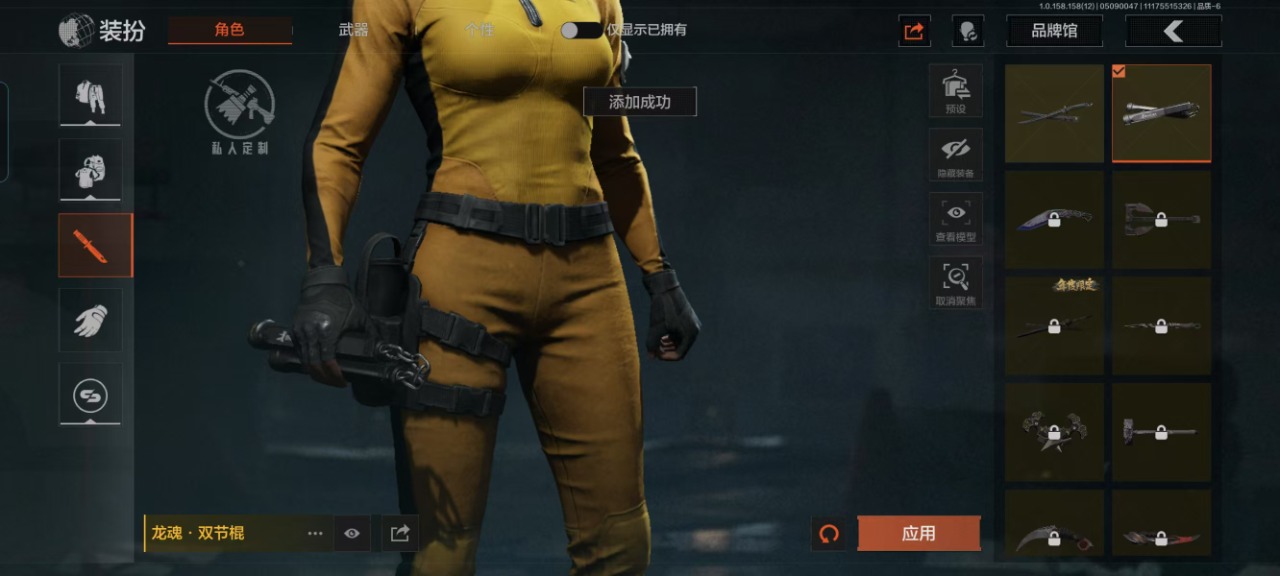
Task: Select the gloves category
Action: [91, 320]
